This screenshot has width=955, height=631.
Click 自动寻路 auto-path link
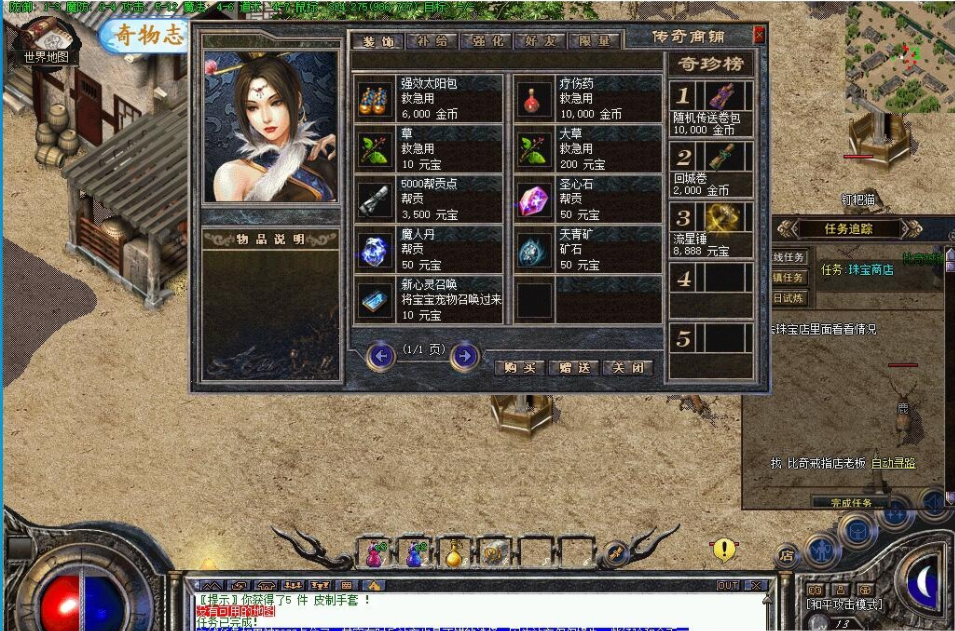click(x=893, y=463)
